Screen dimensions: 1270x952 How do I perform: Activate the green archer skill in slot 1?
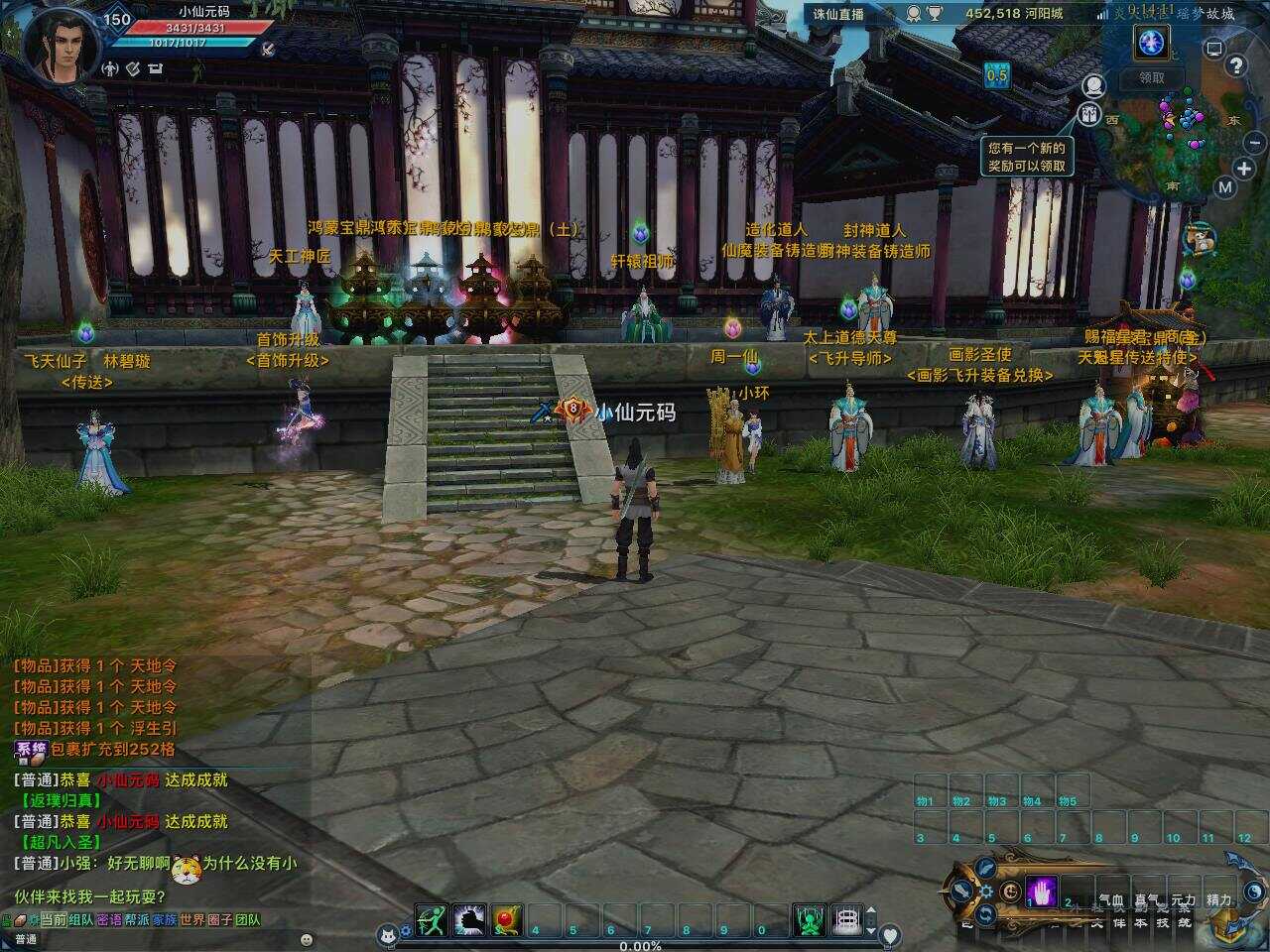click(432, 920)
